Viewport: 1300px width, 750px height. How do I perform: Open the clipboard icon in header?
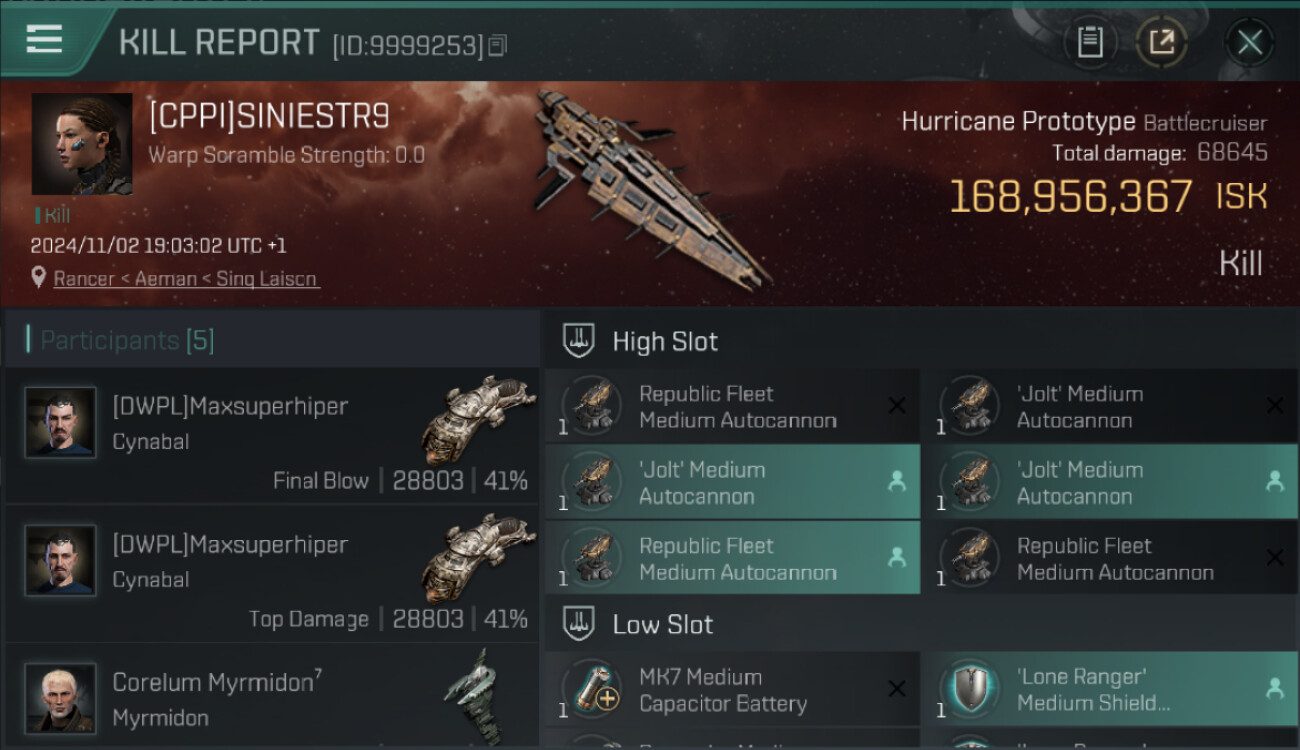[x=1090, y=42]
